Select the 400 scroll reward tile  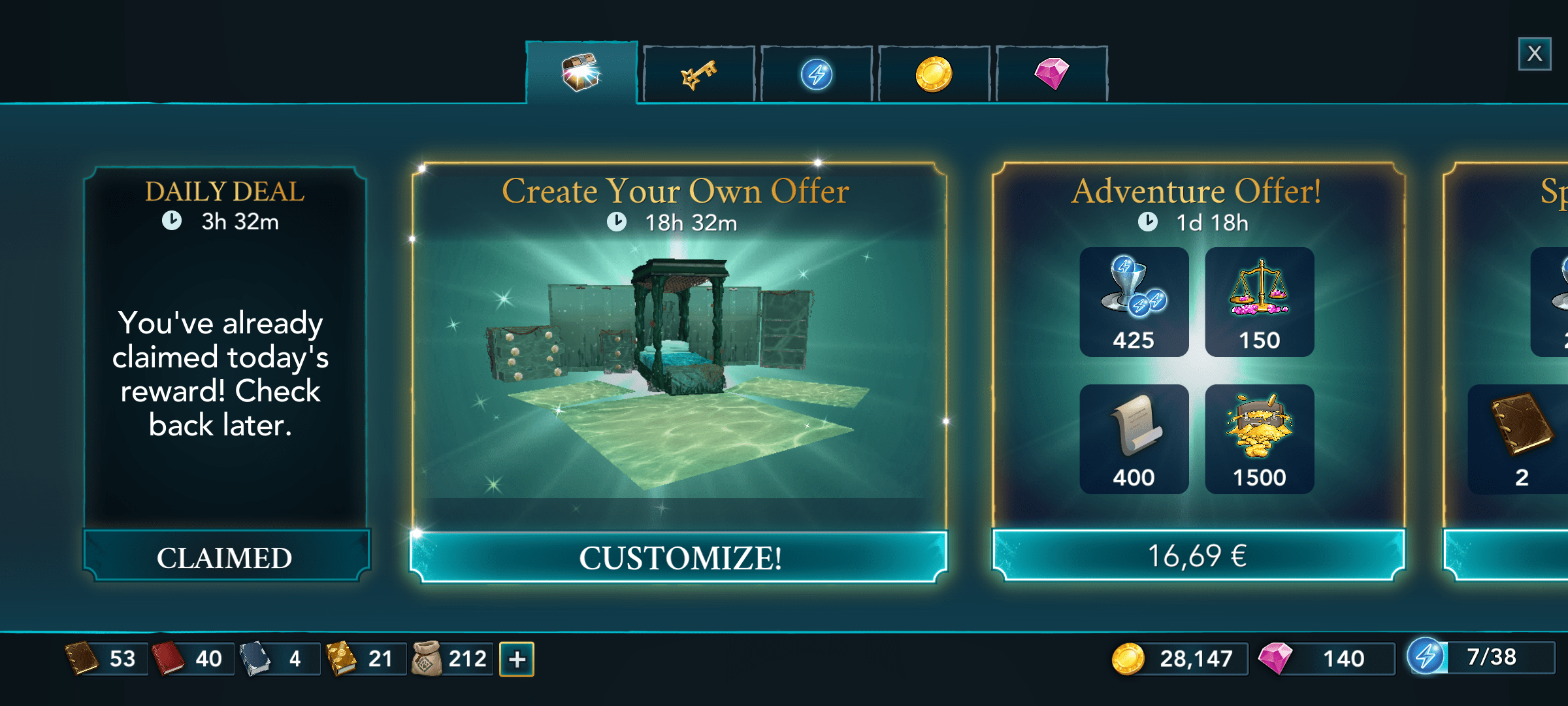point(1134,439)
